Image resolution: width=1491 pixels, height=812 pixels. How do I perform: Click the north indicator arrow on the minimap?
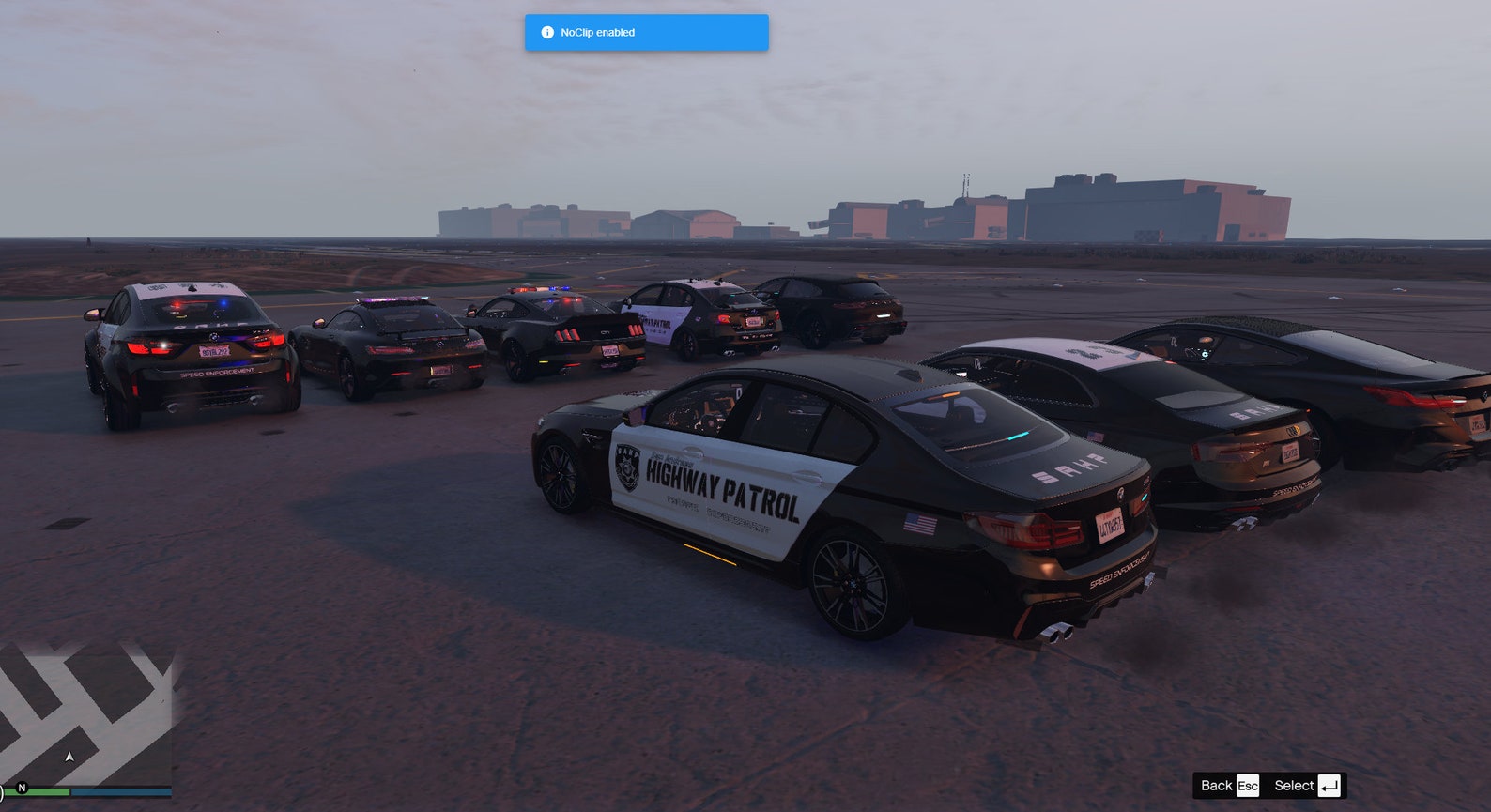click(x=69, y=757)
